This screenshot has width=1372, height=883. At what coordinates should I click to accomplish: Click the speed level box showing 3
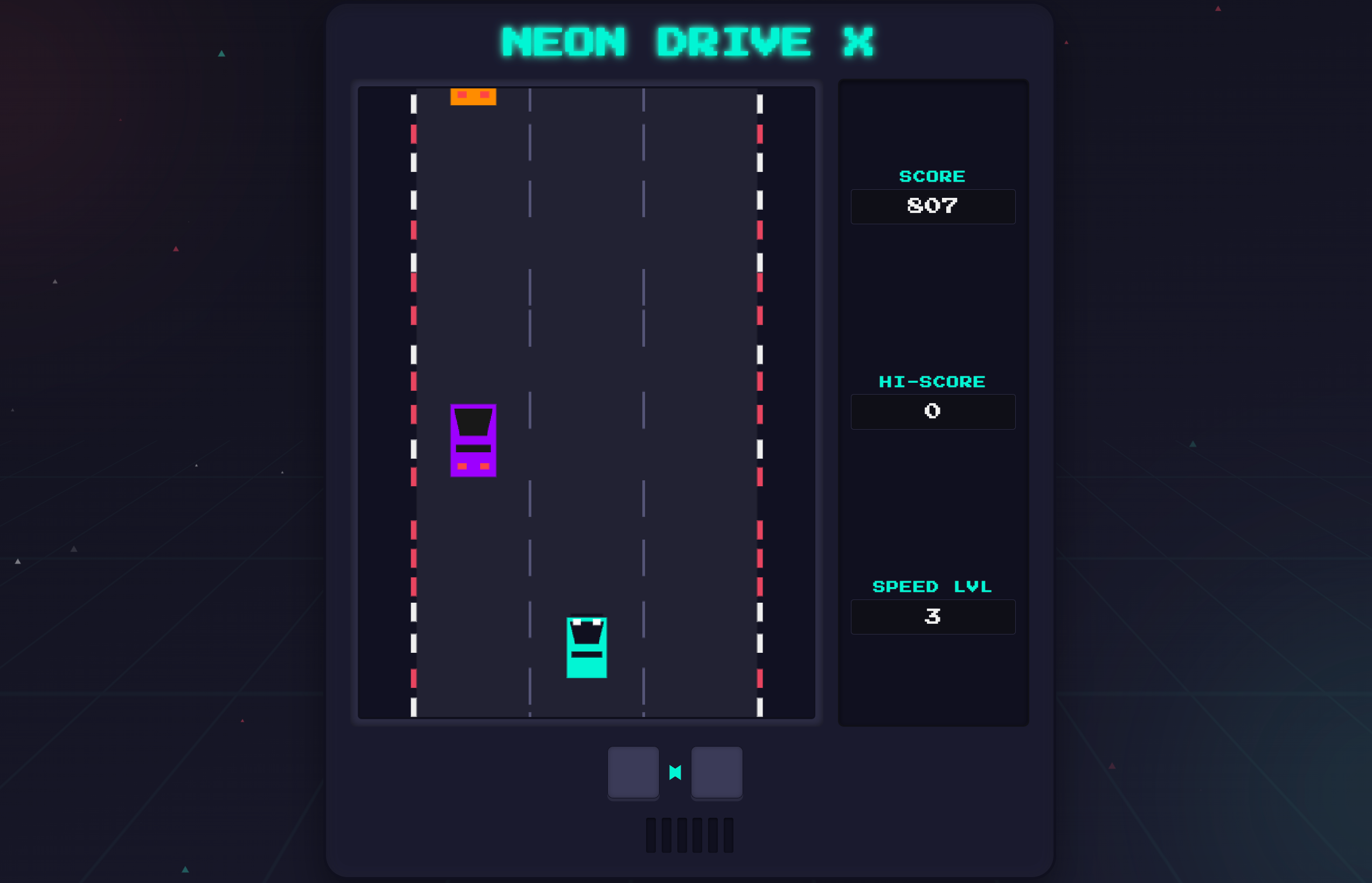[933, 617]
